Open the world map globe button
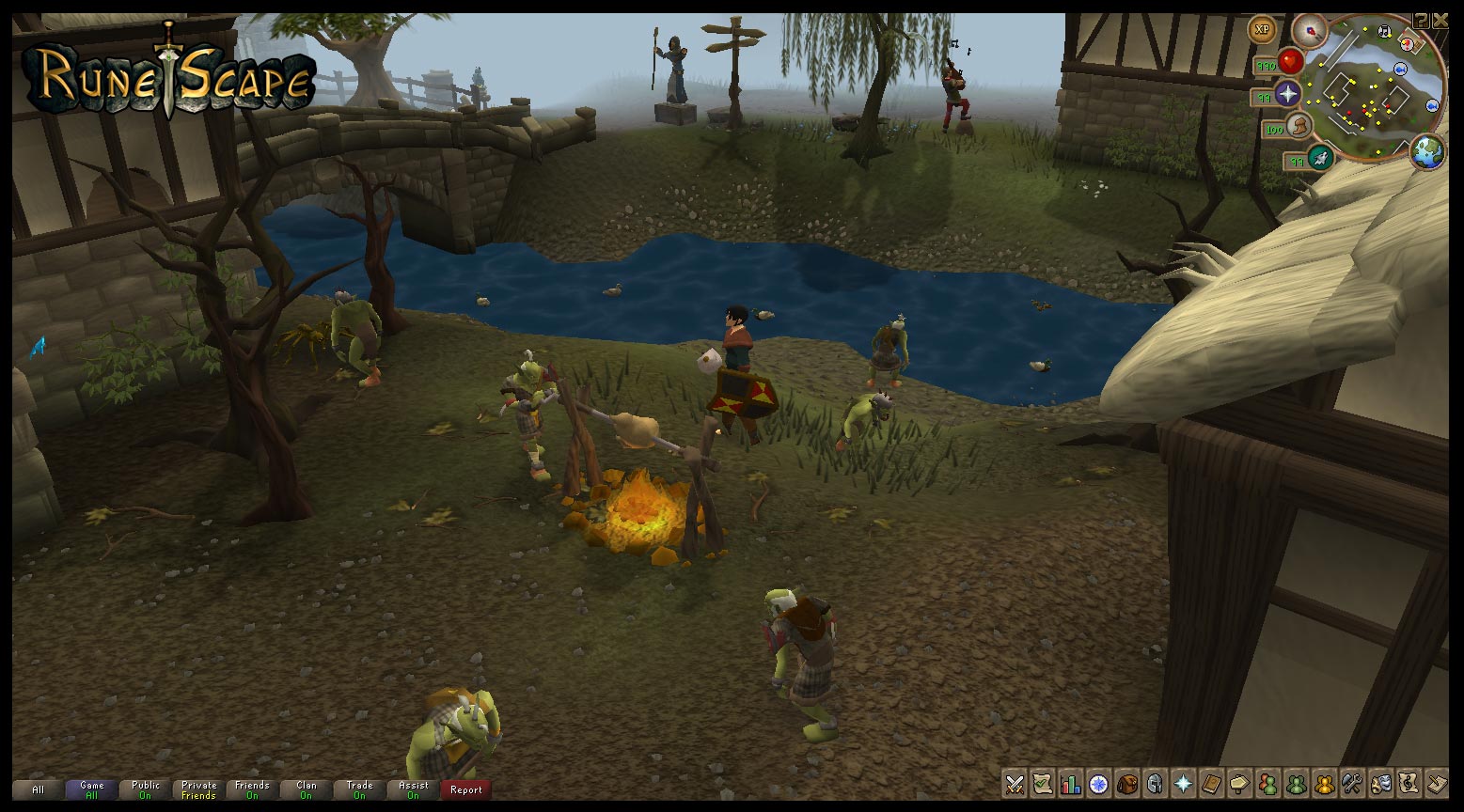This screenshot has width=1464, height=812. point(1426,150)
